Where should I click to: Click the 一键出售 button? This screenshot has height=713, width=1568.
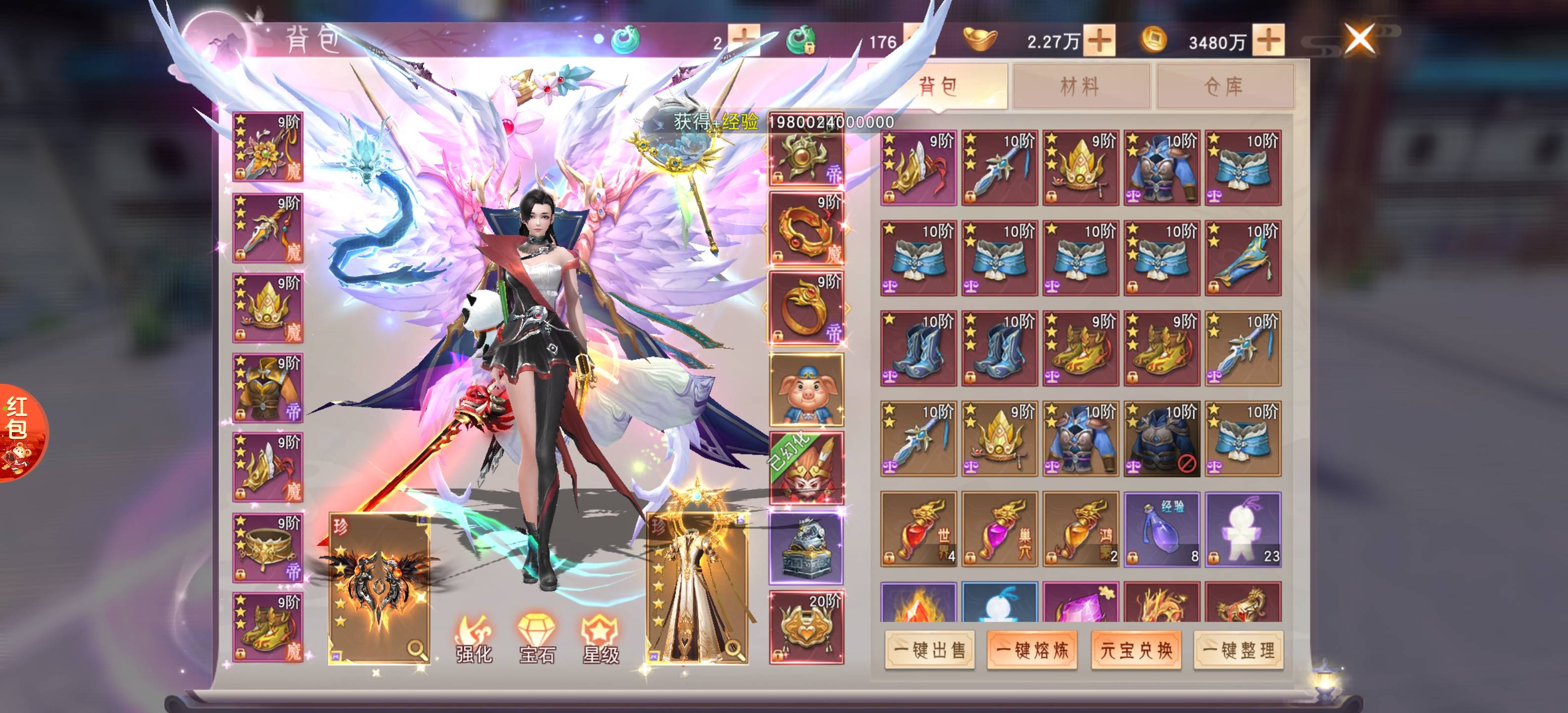[x=930, y=650]
